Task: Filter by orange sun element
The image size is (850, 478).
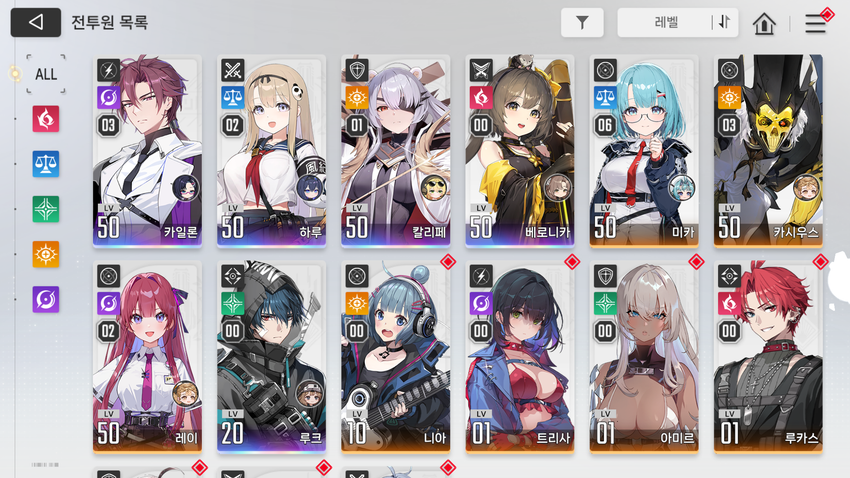Action: point(46,254)
